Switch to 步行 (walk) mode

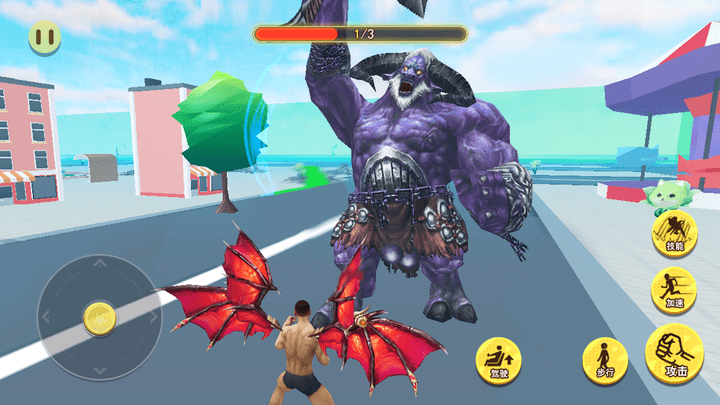(x=605, y=359)
